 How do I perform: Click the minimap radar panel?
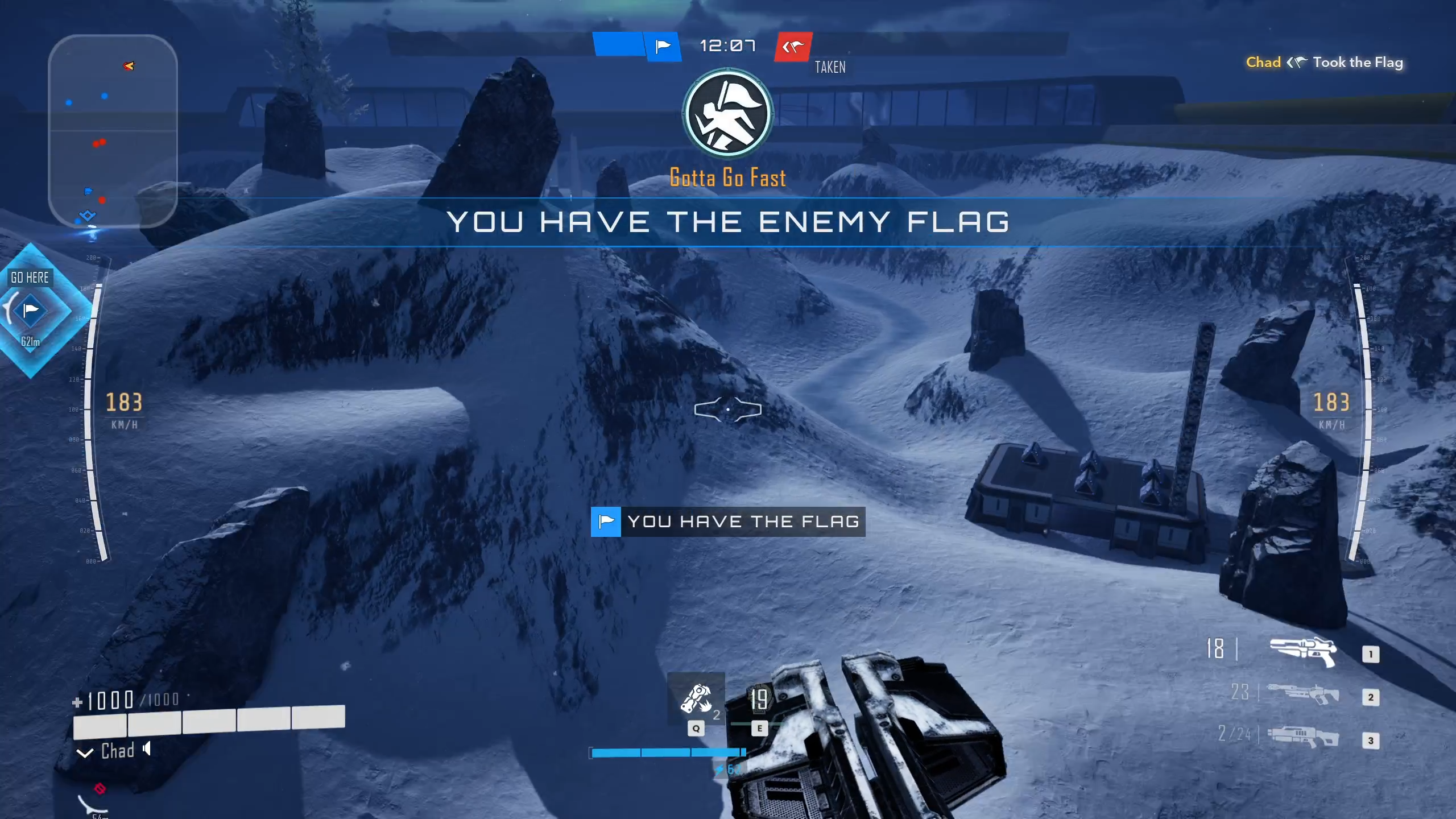pos(113,131)
